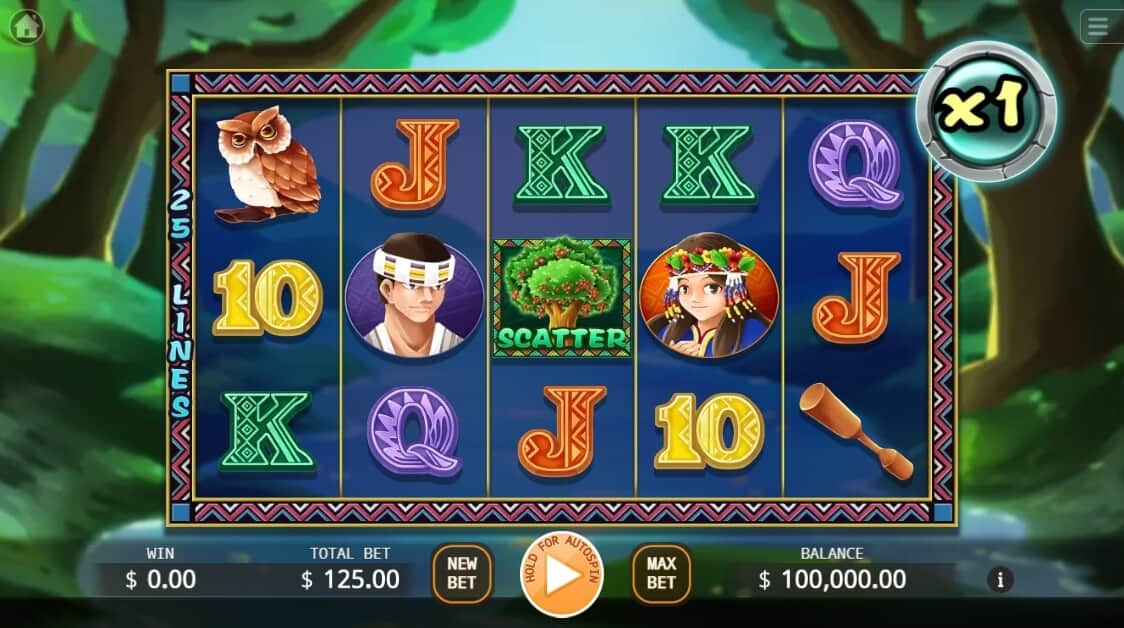Open the hamburger menu
Viewport: 1124px width, 628px height.
tap(1101, 26)
